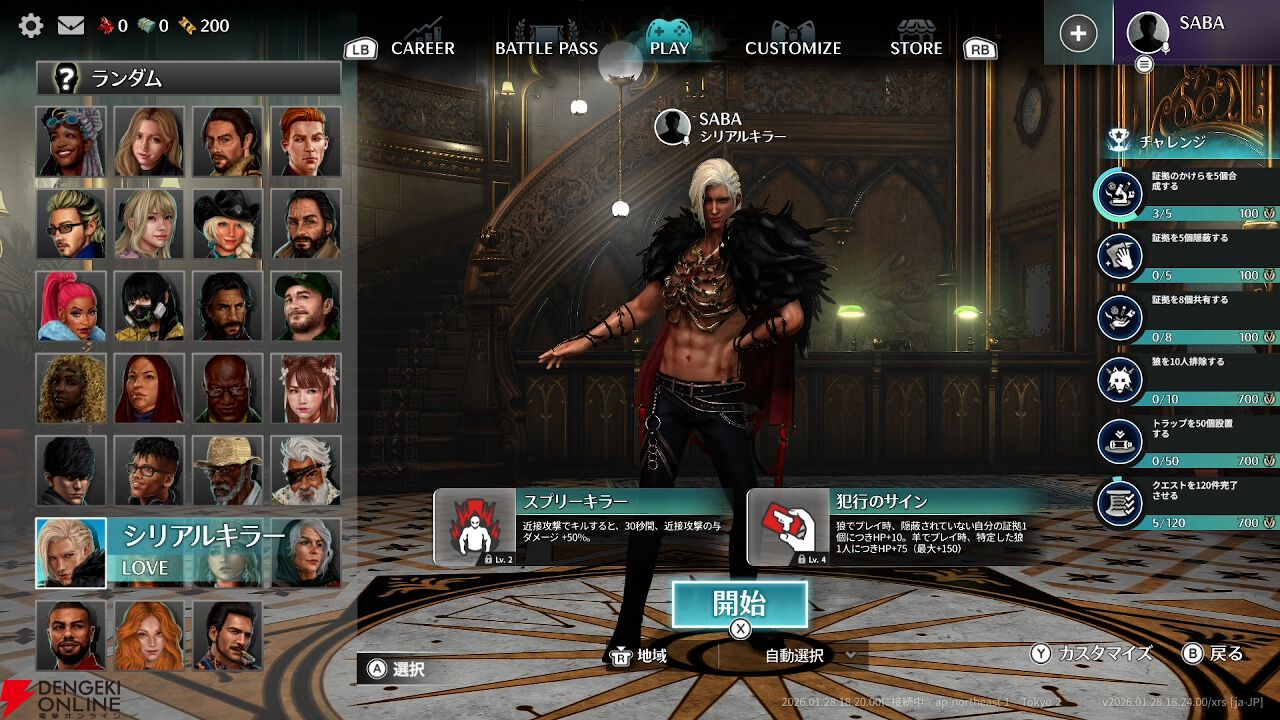Open the settings gear icon
Image resolution: width=1280 pixels, height=720 pixels.
pyautogui.click(x=31, y=25)
